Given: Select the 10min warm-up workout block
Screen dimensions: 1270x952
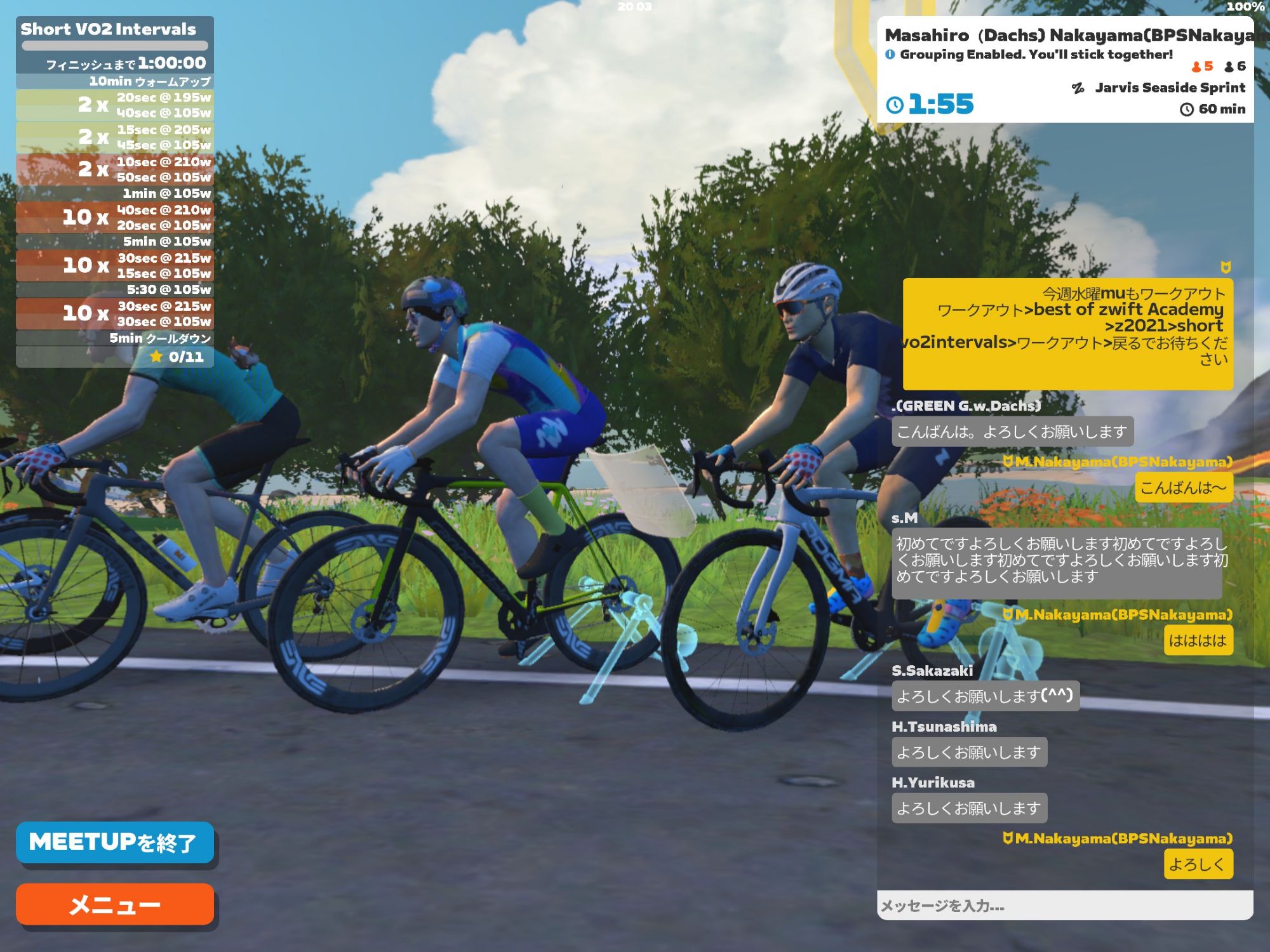Looking at the screenshot, I should (115, 81).
